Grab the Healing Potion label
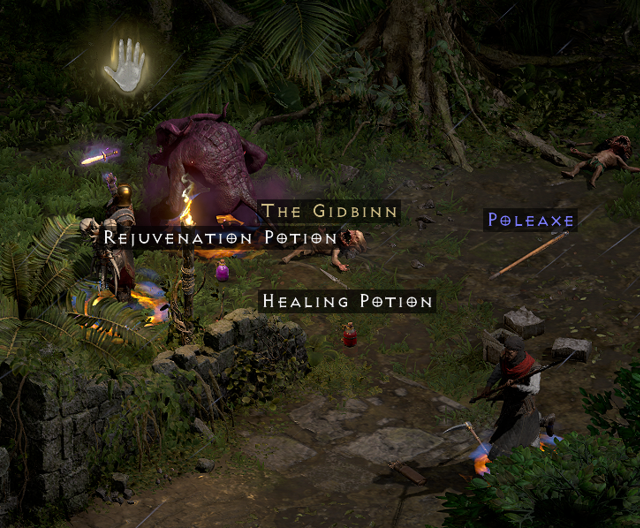Viewport: 640px width, 528px height. pyautogui.click(x=347, y=301)
